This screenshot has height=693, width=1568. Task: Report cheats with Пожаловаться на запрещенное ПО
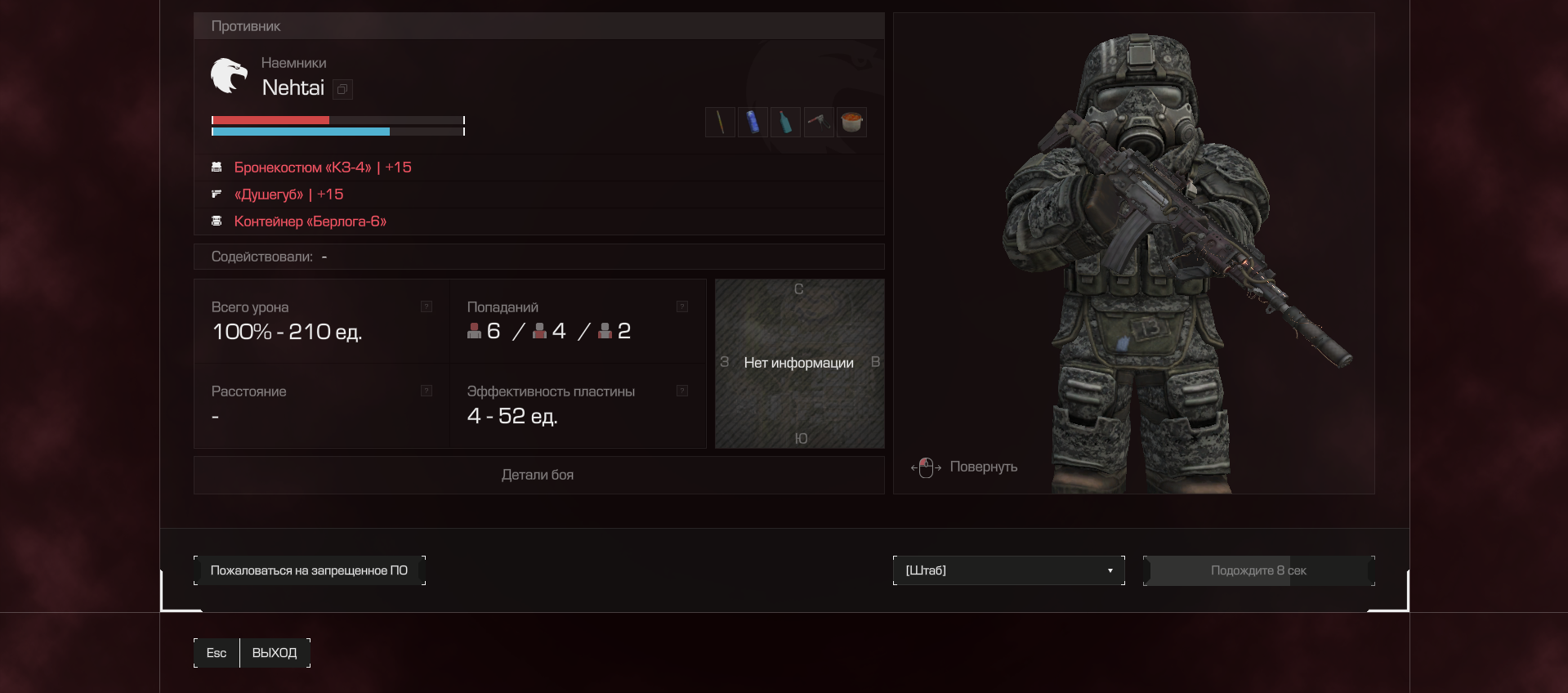(x=309, y=570)
